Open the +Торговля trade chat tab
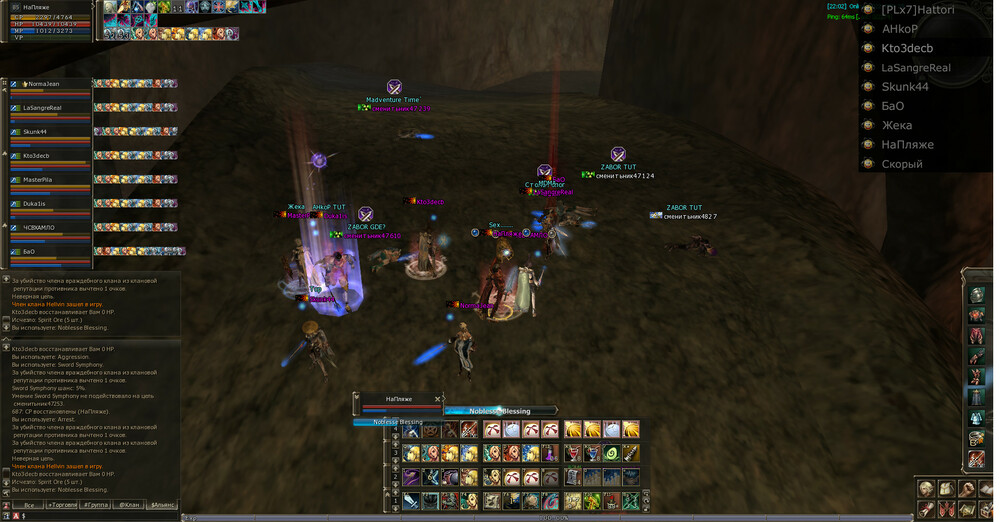This screenshot has height=522, width=1000. point(62,505)
